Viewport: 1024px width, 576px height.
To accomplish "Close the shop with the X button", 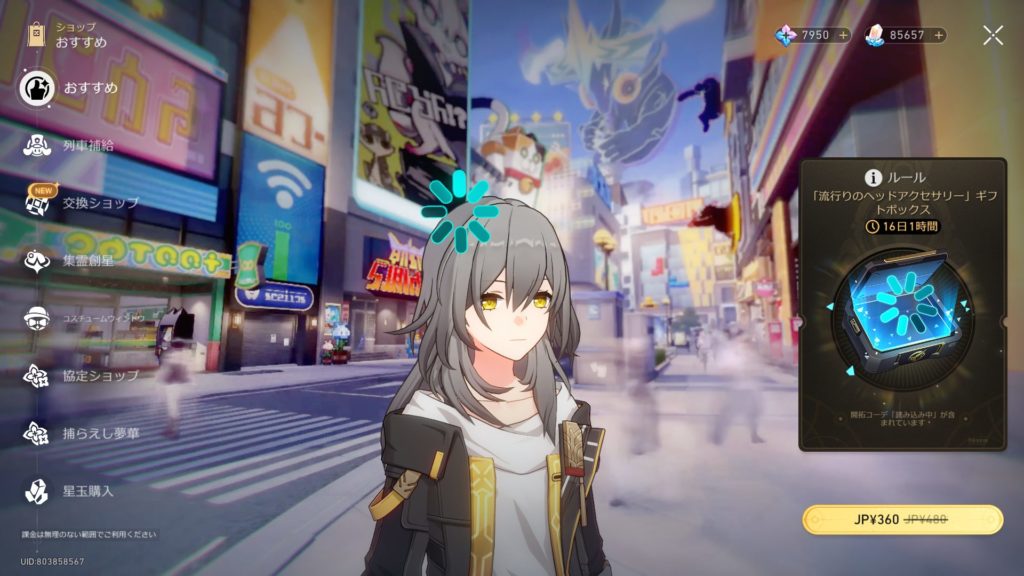I will point(992,35).
